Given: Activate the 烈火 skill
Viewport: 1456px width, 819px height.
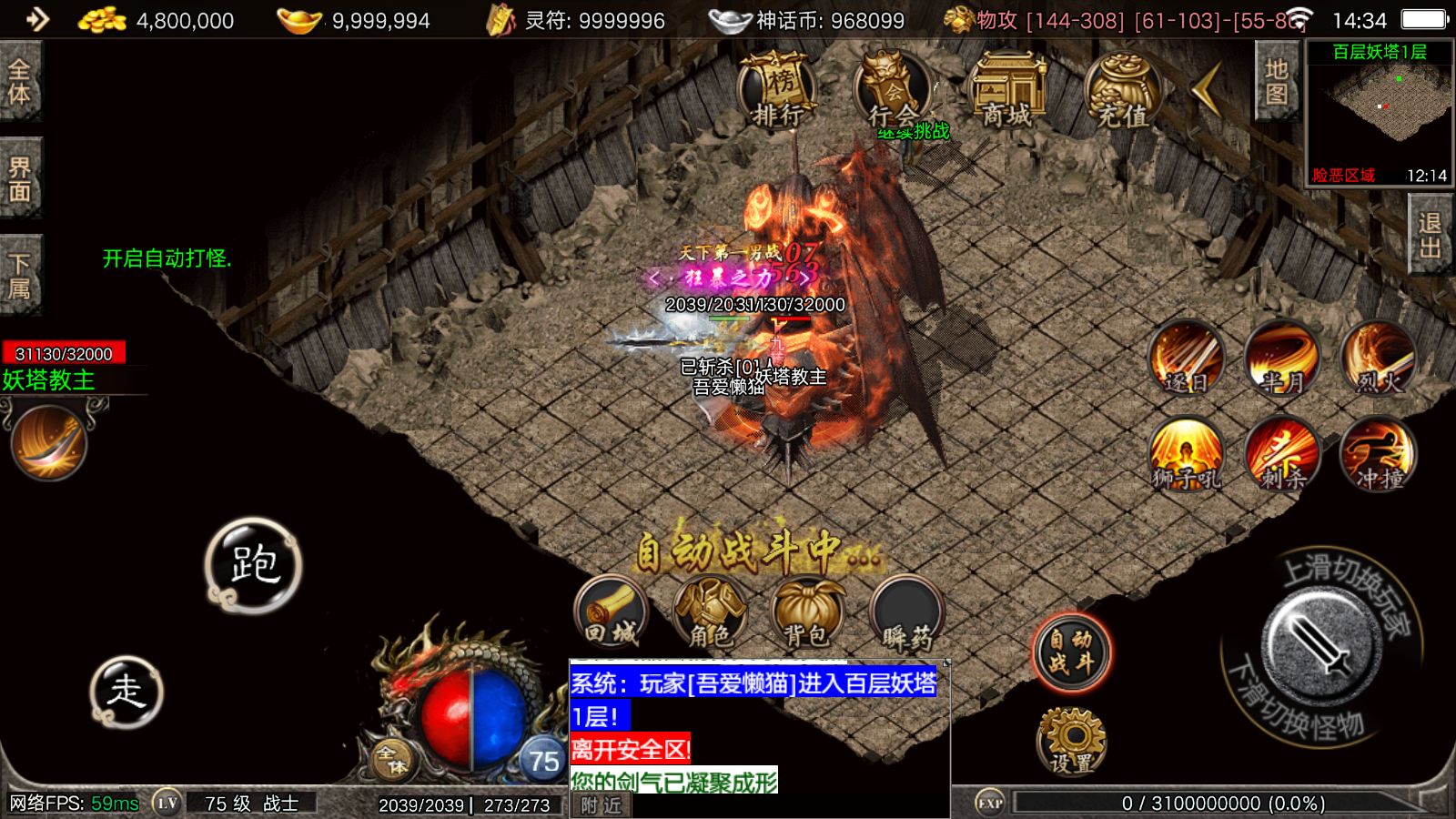Looking at the screenshot, I should (x=1379, y=359).
